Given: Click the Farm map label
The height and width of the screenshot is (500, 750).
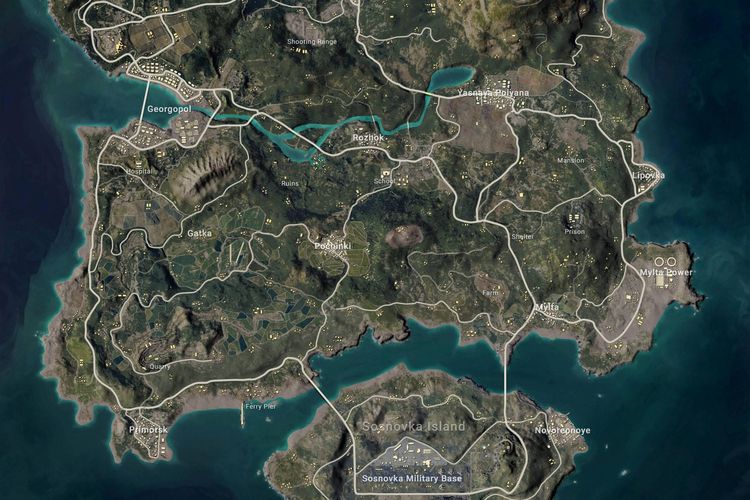Looking at the screenshot, I should (490, 293).
